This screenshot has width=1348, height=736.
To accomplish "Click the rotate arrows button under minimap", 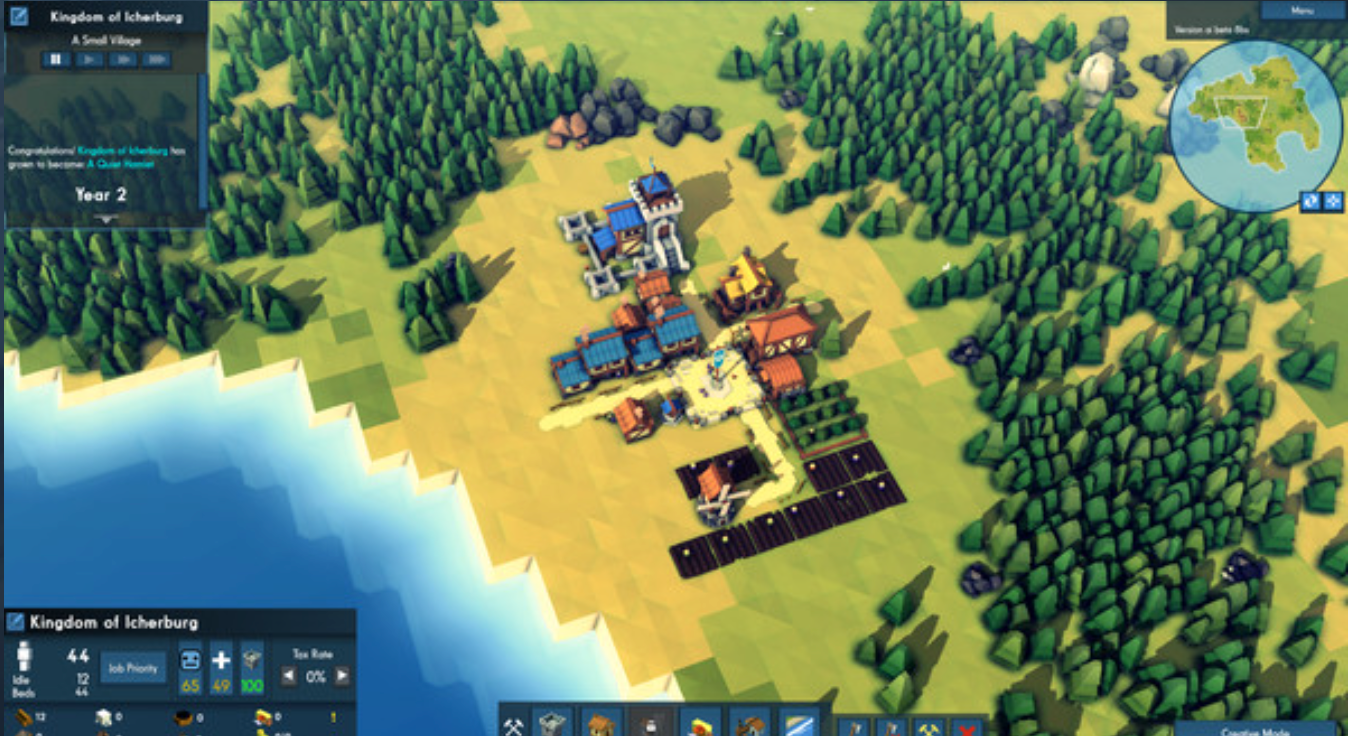I will [1311, 201].
